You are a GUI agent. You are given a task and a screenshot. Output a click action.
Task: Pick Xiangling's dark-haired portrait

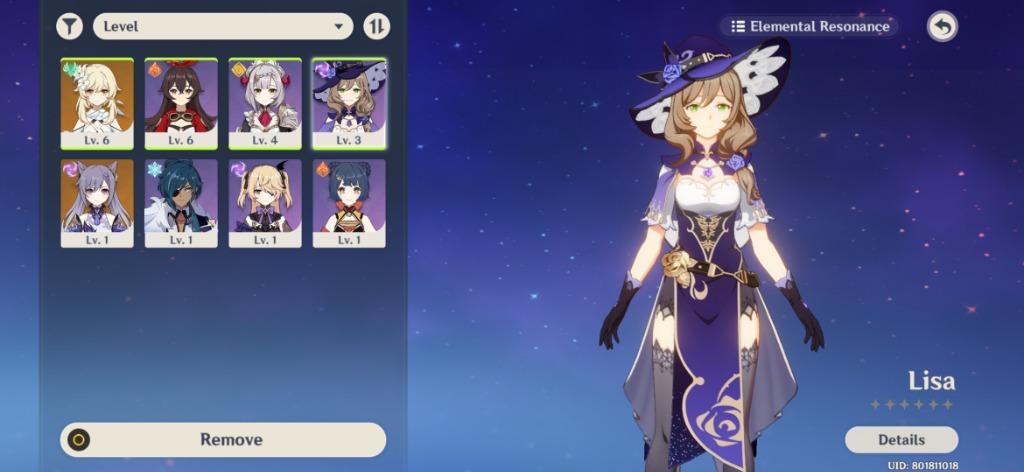pyautogui.click(x=349, y=203)
